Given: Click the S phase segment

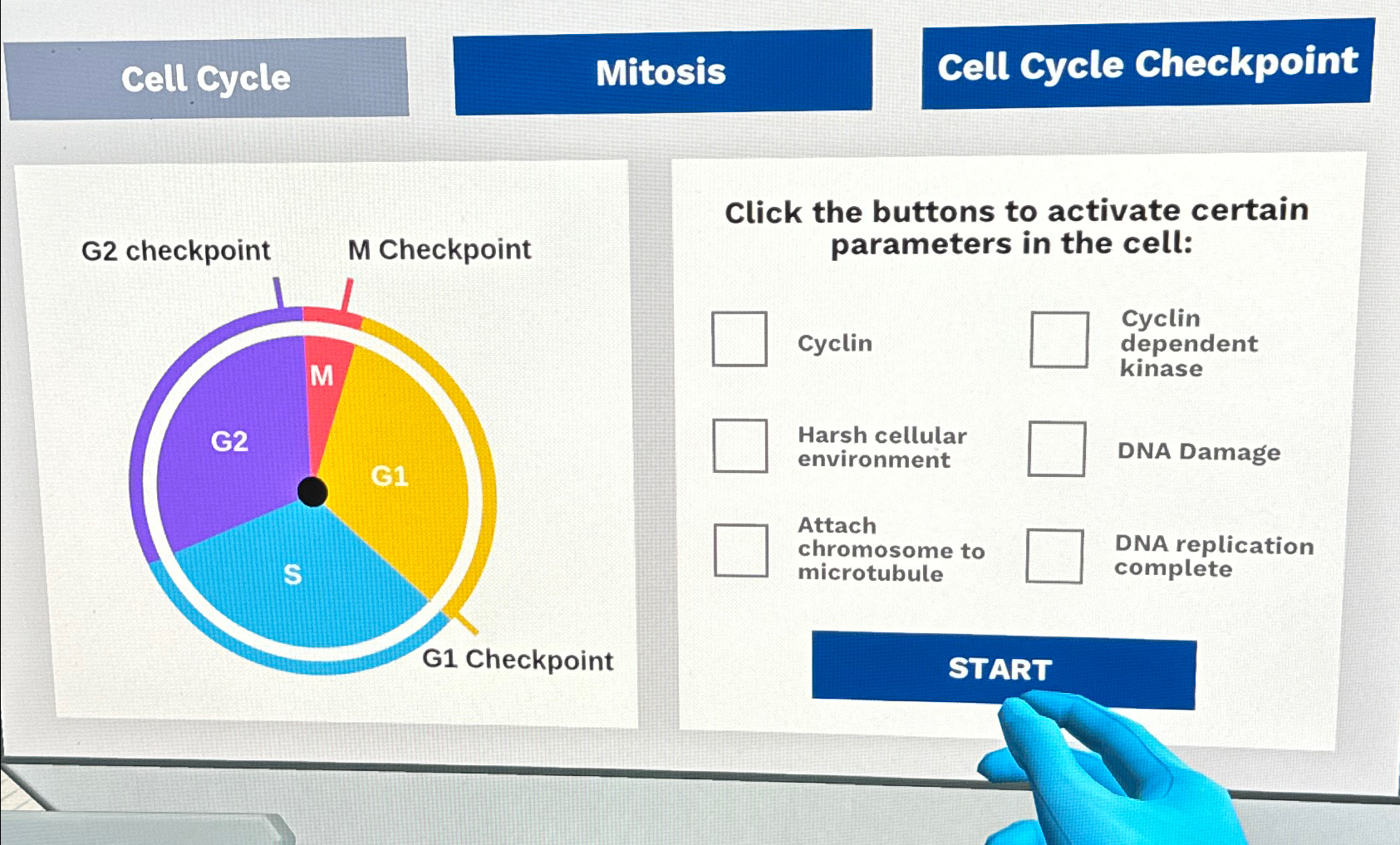Looking at the screenshot, I should point(292,573).
